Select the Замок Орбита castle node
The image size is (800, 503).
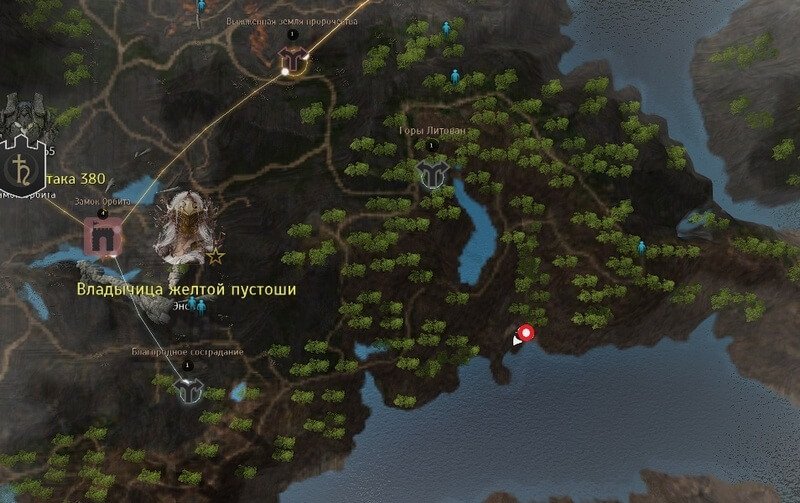tap(102, 237)
